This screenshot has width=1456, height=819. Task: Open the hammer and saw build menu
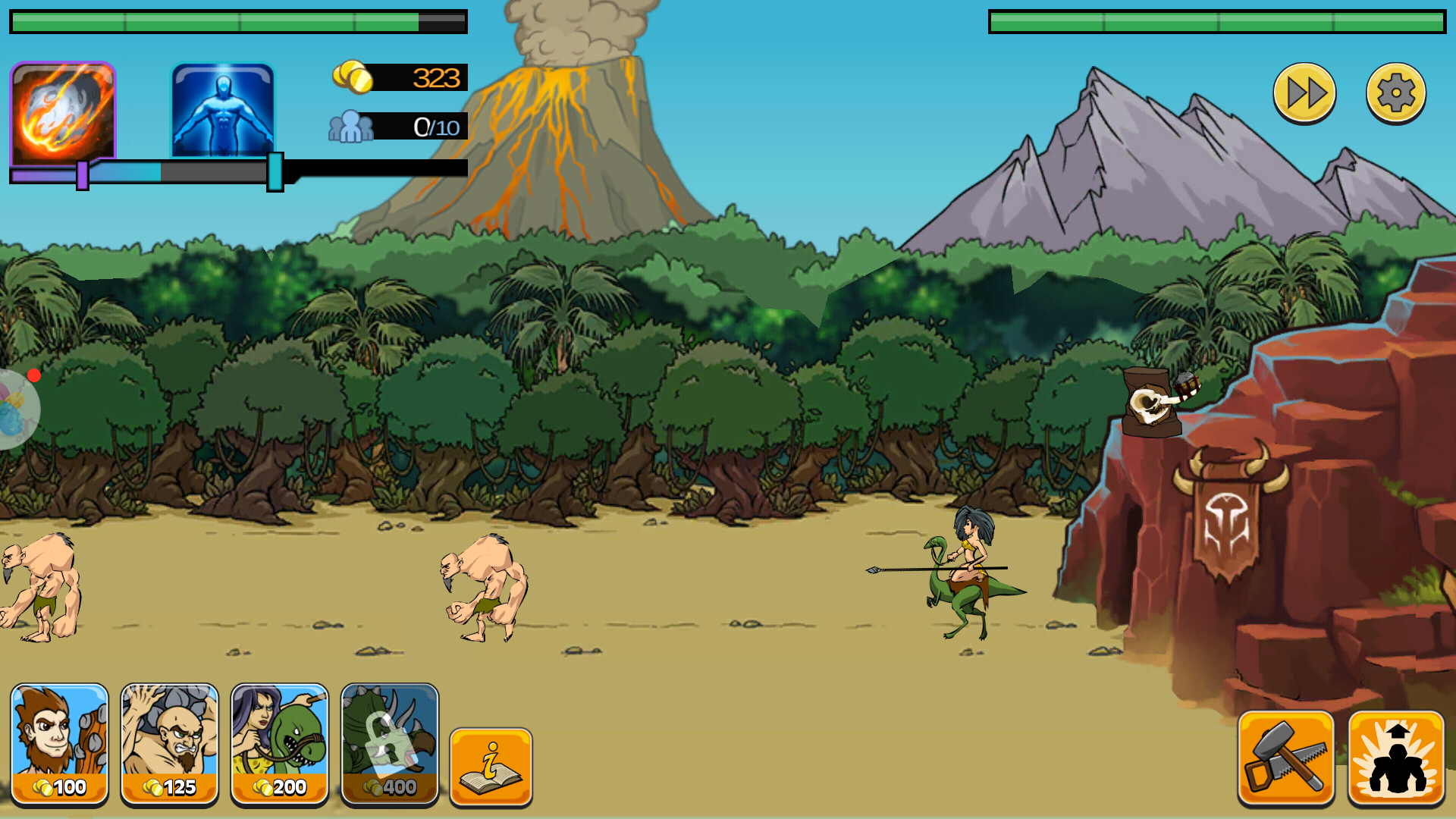coord(1285,757)
